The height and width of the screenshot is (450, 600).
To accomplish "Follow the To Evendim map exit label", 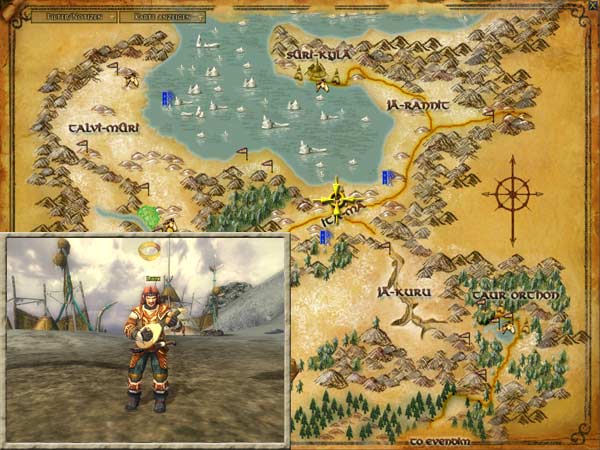I will click(x=440, y=438).
